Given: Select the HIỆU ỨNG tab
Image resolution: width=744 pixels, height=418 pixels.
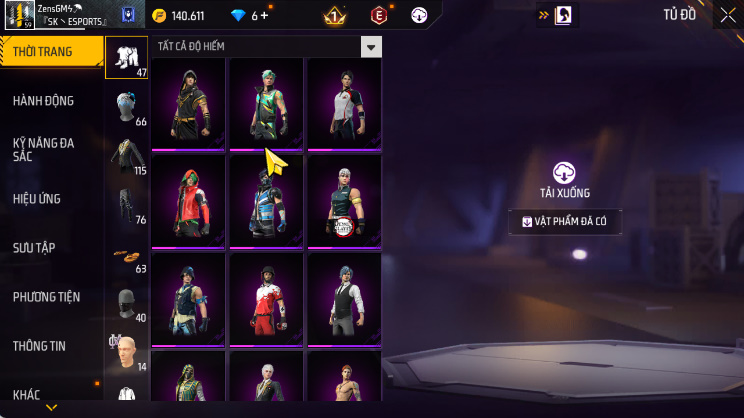Looking at the screenshot, I should (38, 199).
